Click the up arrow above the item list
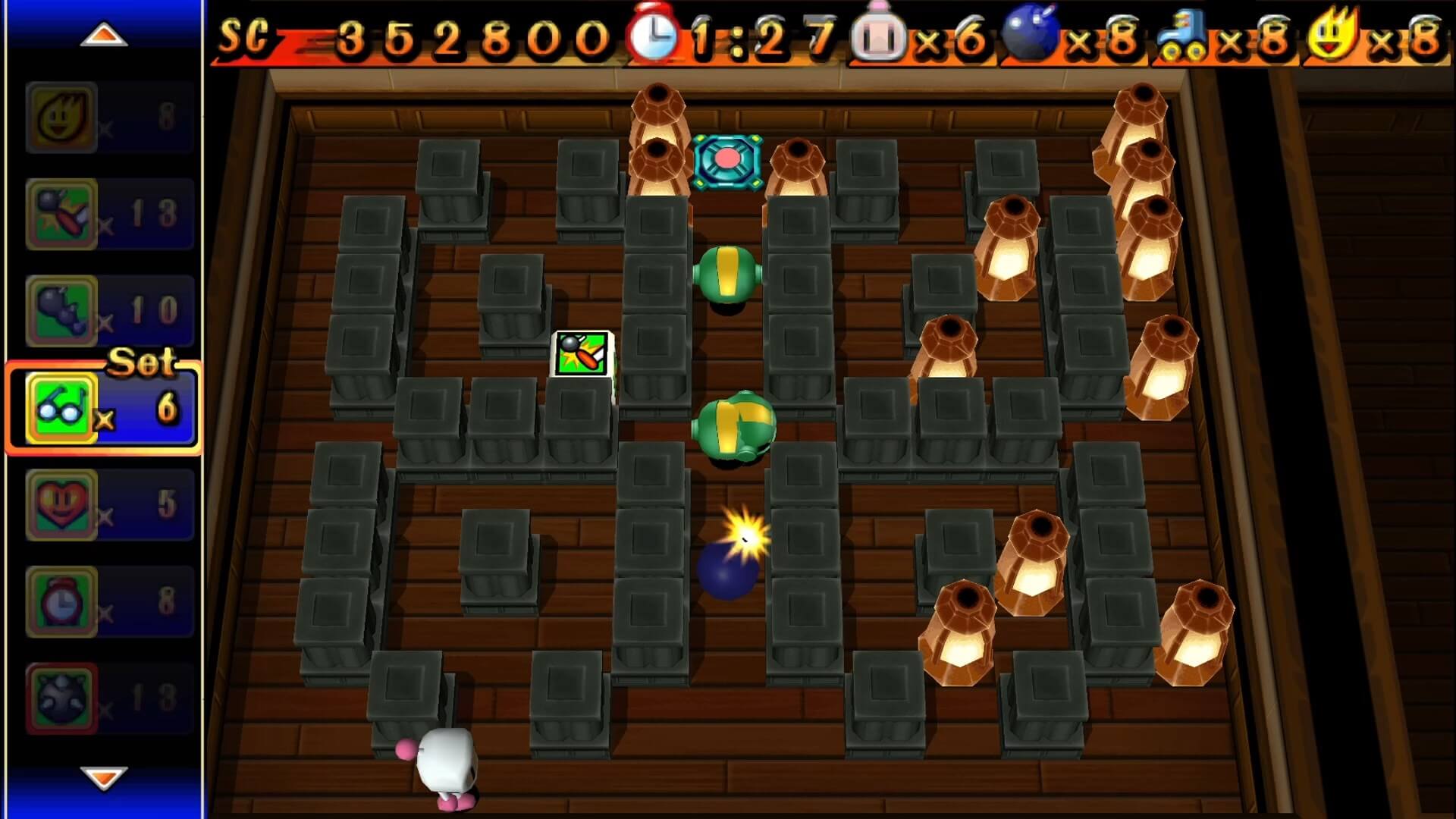Image resolution: width=1456 pixels, height=819 pixels. 105,34
